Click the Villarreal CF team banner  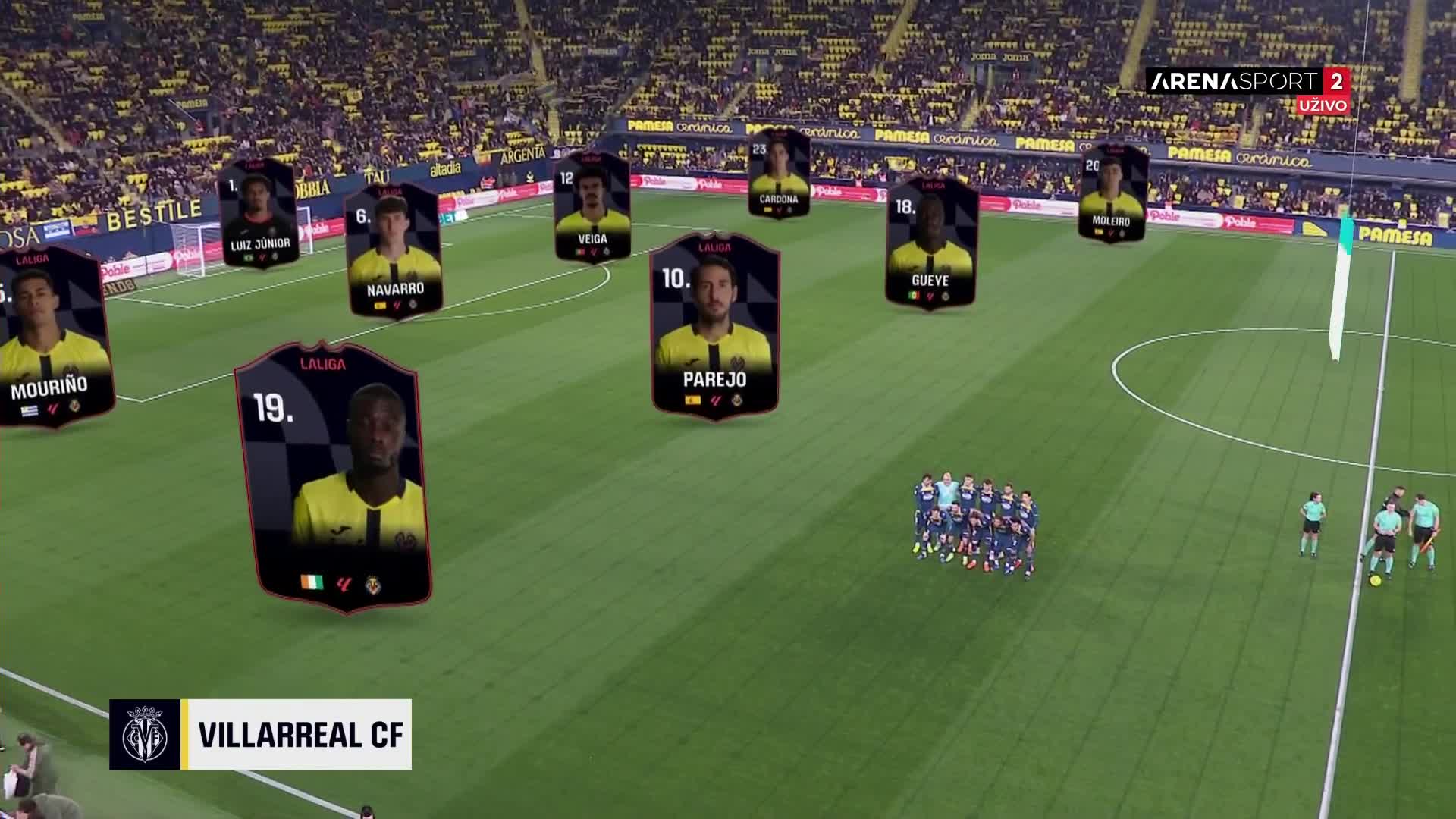261,734
